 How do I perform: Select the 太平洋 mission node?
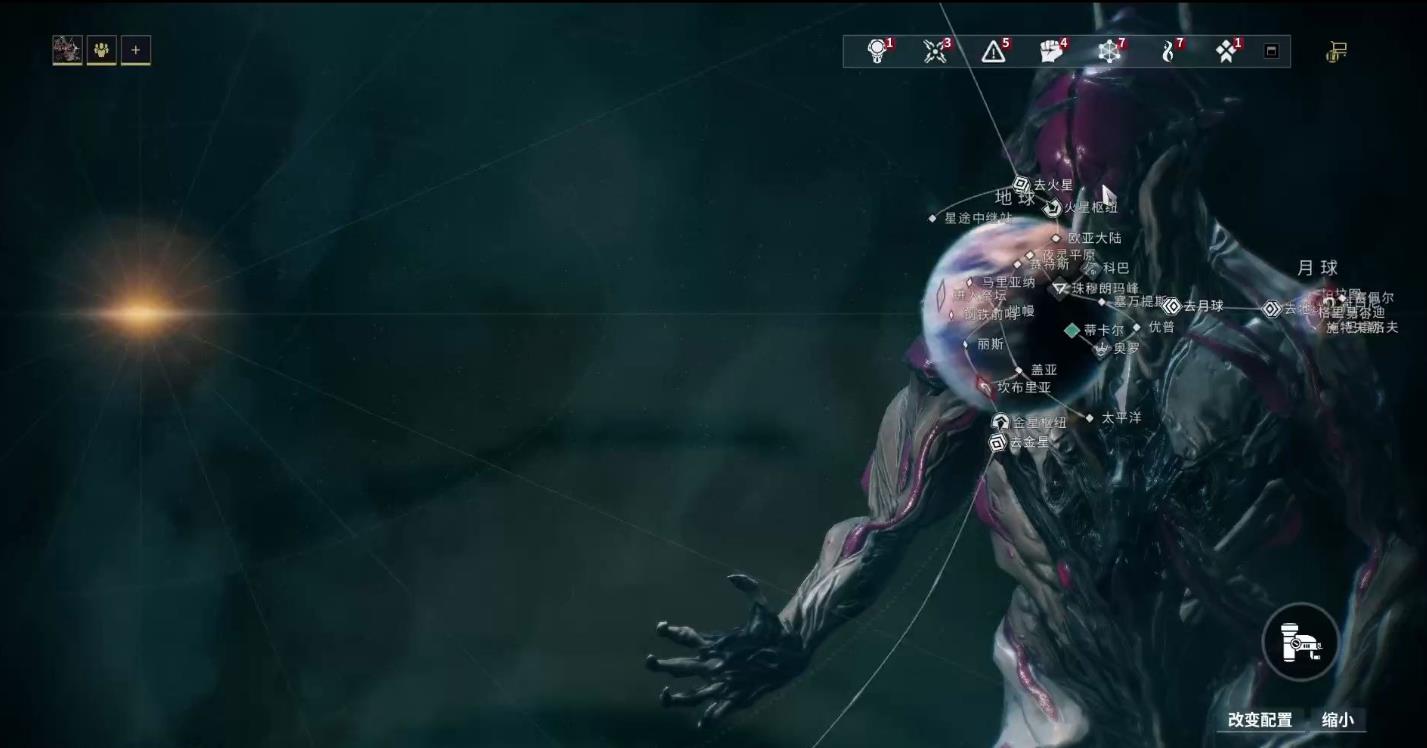1090,418
